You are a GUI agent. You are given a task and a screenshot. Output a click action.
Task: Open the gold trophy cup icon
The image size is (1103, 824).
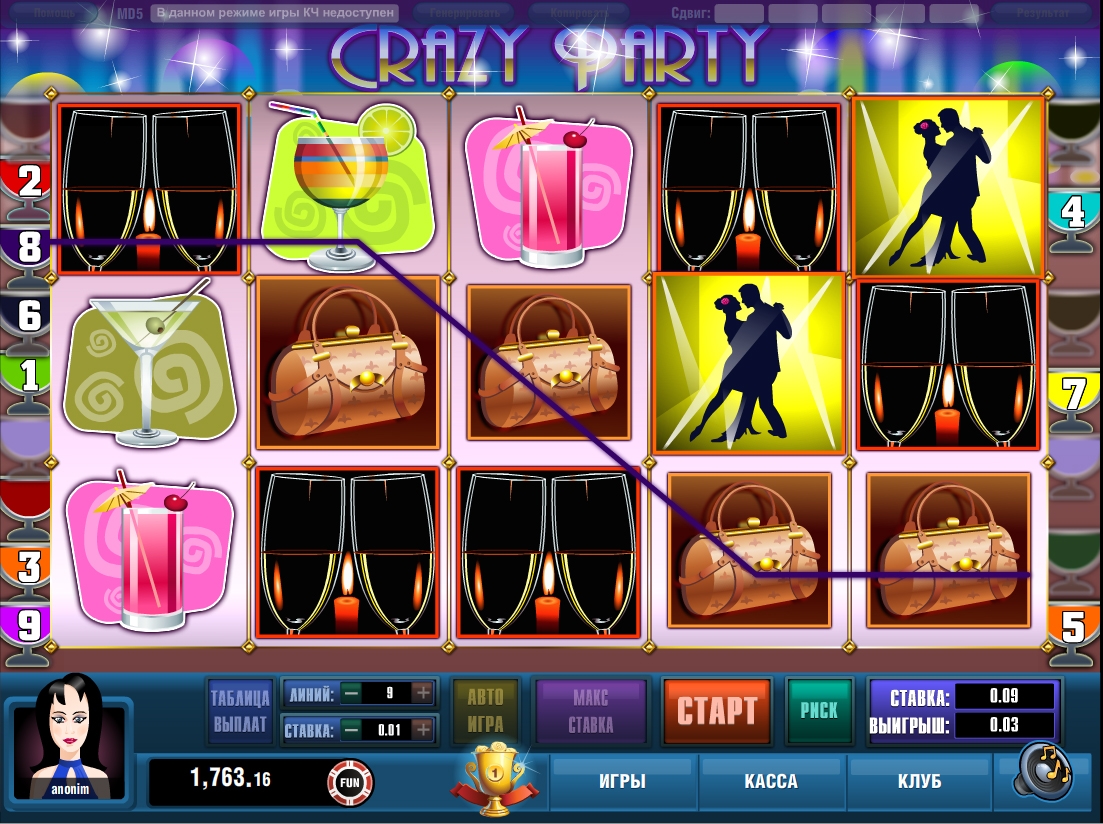click(x=490, y=774)
